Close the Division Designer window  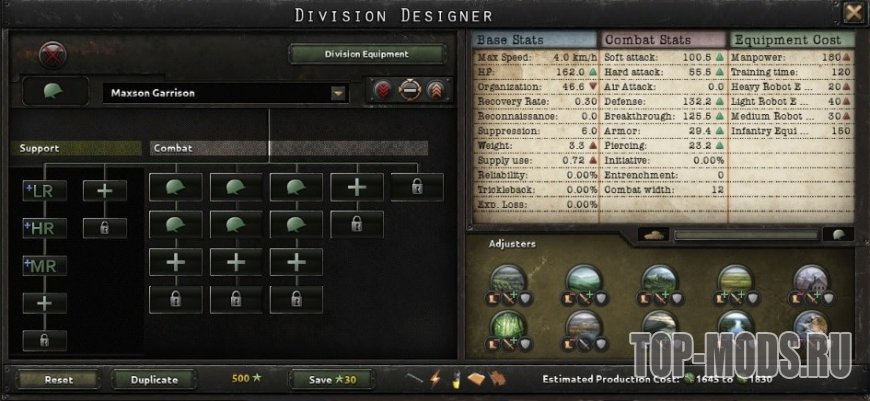(x=853, y=13)
